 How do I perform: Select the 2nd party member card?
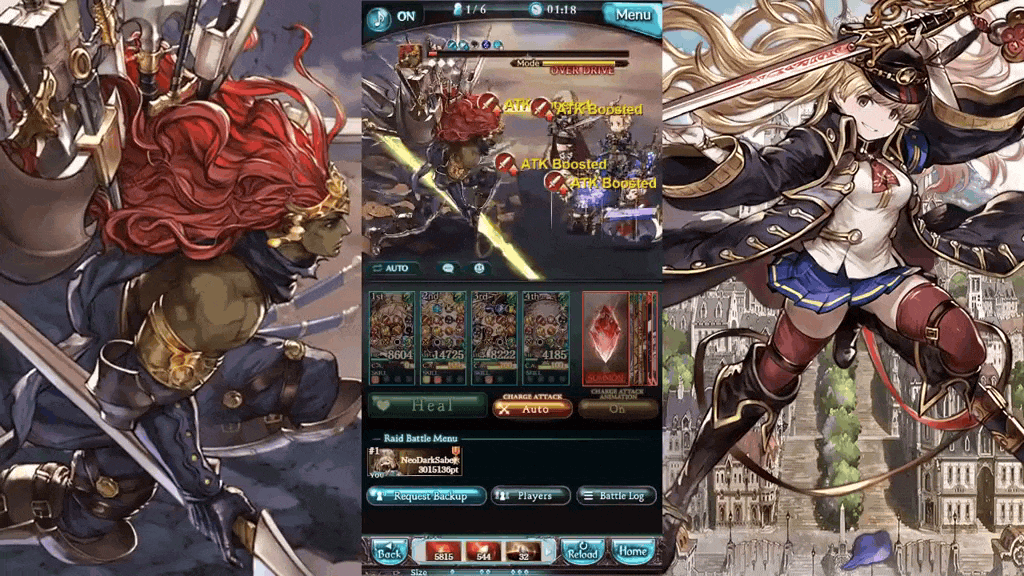pos(442,338)
